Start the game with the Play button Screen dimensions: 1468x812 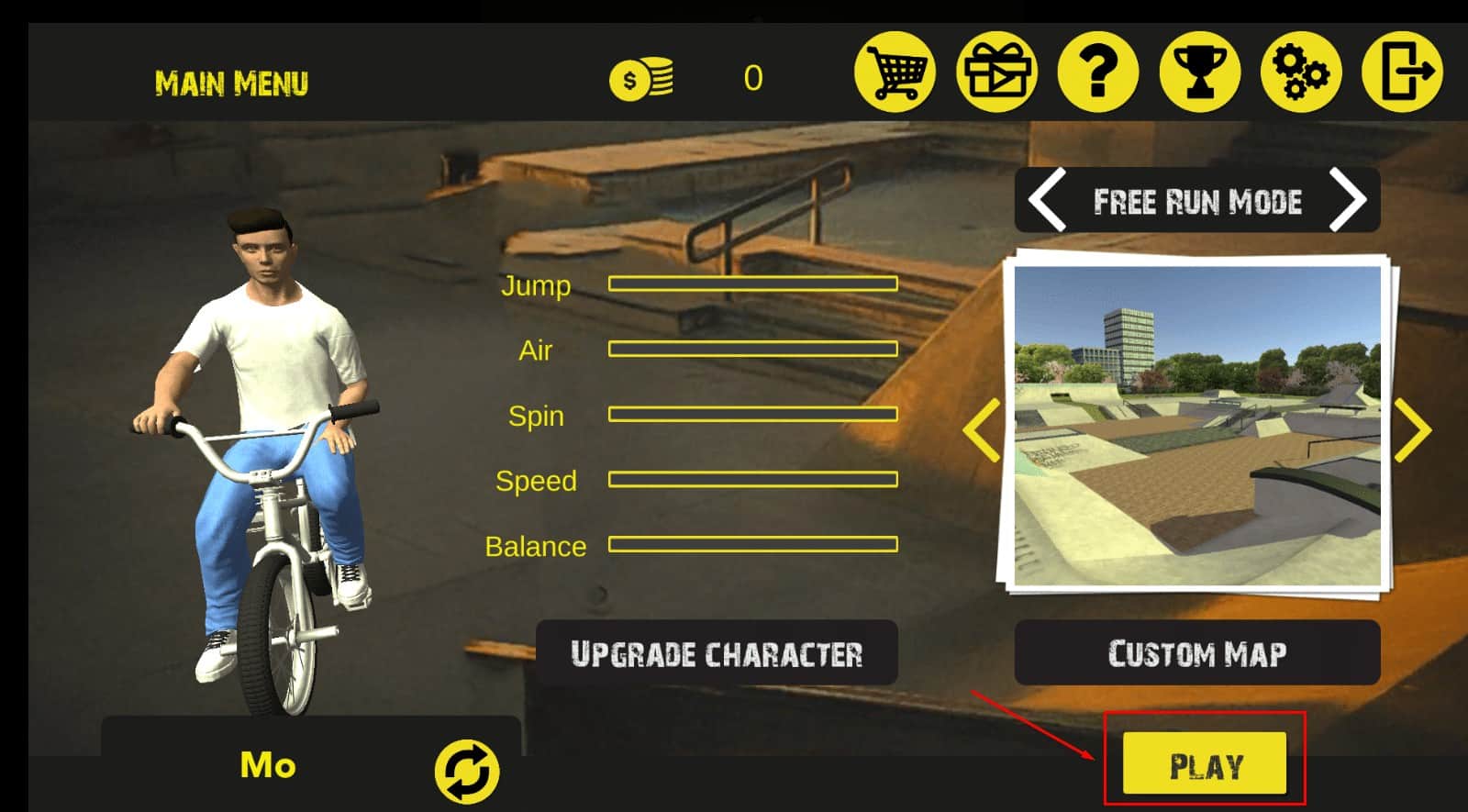tap(1204, 764)
